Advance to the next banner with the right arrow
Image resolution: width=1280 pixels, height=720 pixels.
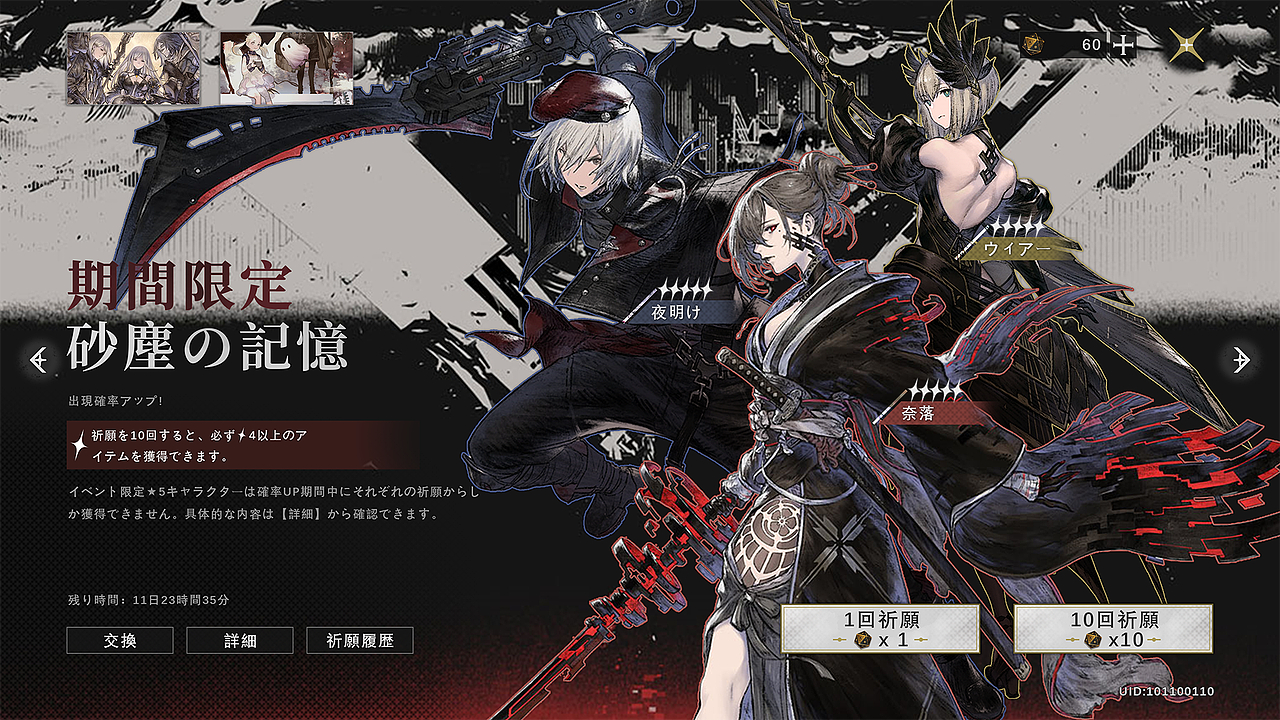pos(1241,359)
